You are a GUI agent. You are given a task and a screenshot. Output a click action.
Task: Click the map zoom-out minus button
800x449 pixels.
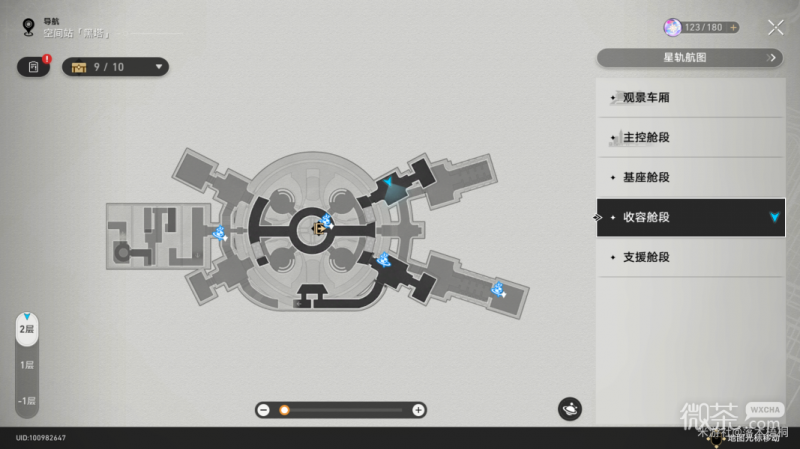pos(263,410)
